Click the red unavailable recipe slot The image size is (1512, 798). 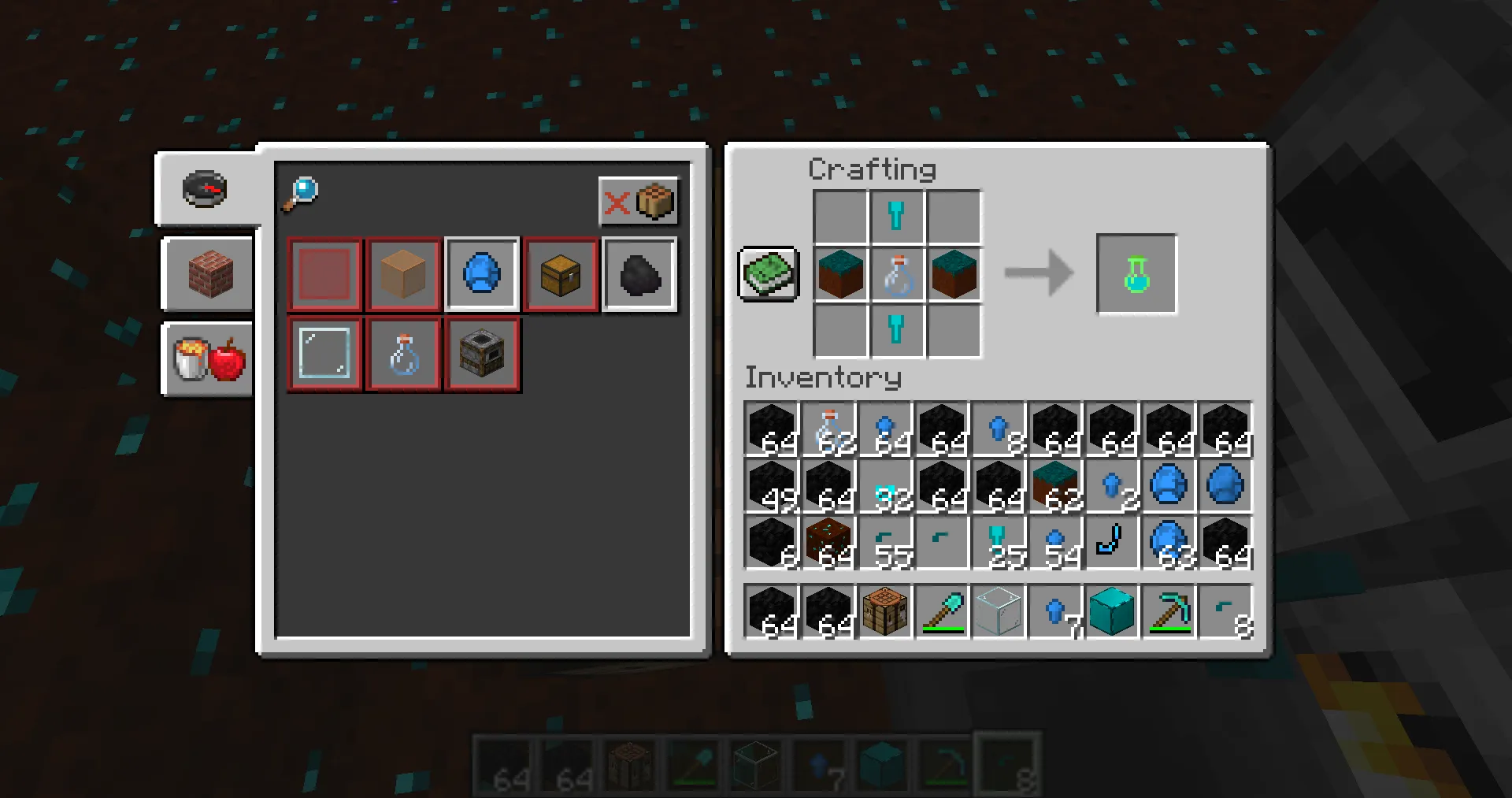tap(324, 274)
